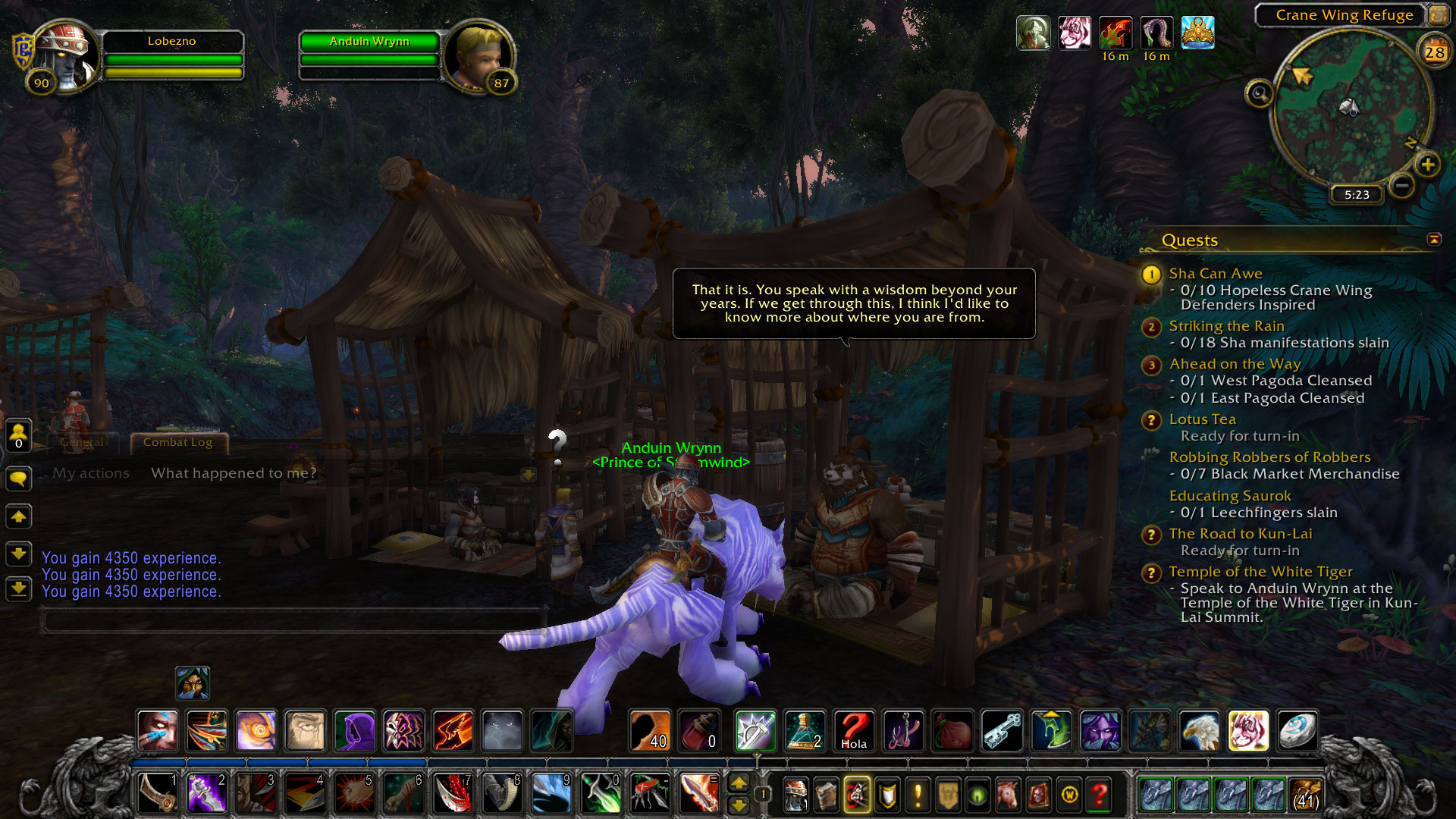Use the skeleton key item
The height and width of the screenshot is (819, 1456).
[1002, 731]
